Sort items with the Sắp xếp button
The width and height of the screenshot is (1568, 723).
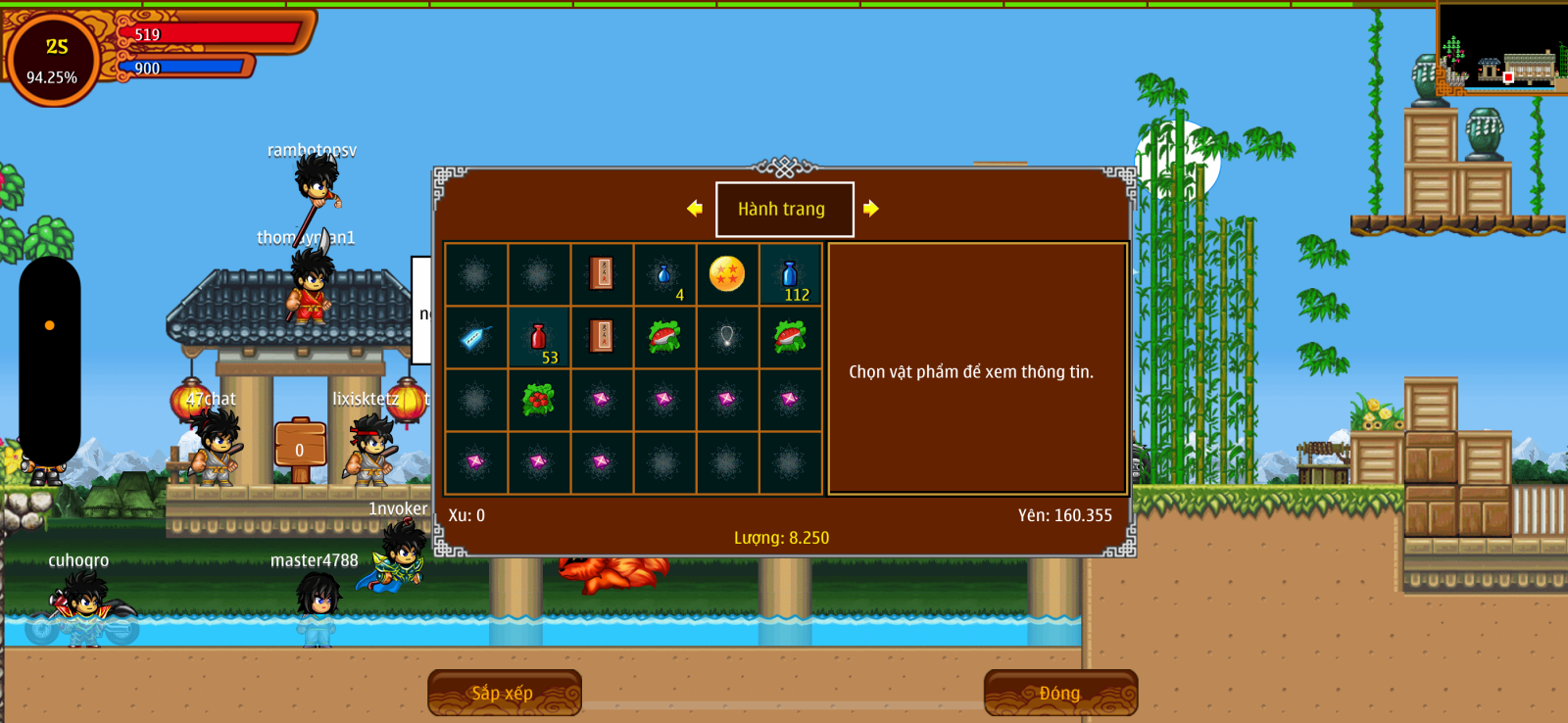(x=504, y=693)
